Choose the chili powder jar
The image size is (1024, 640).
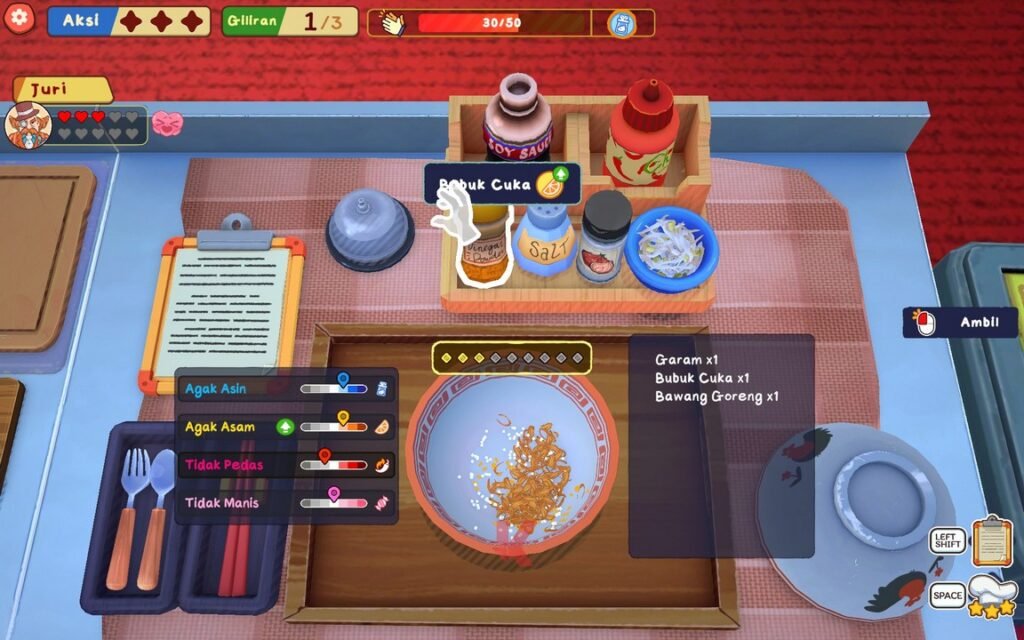pyautogui.click(x=605, y=238)
